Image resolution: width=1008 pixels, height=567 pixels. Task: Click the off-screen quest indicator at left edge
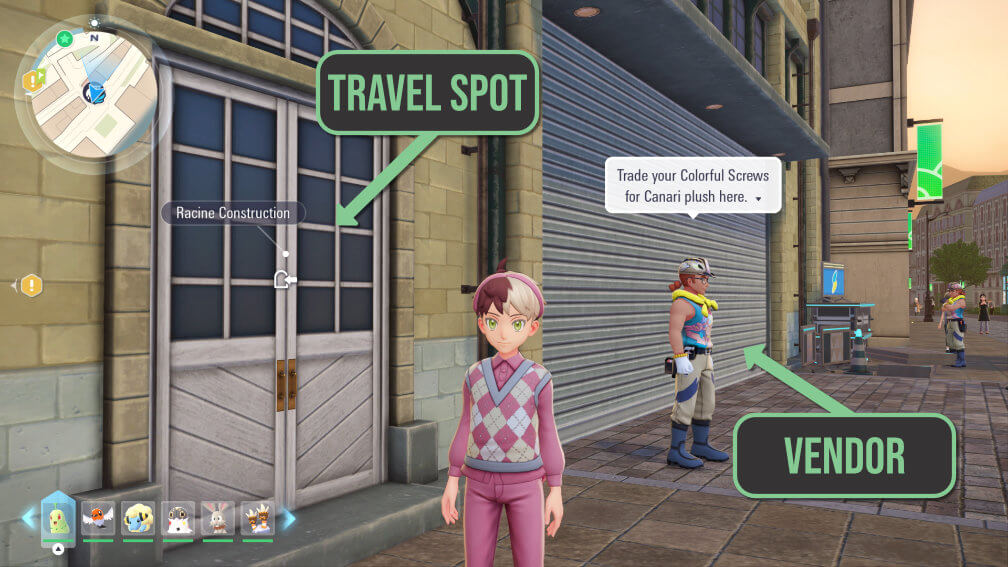pyautogui.click(x=31, y=286)
